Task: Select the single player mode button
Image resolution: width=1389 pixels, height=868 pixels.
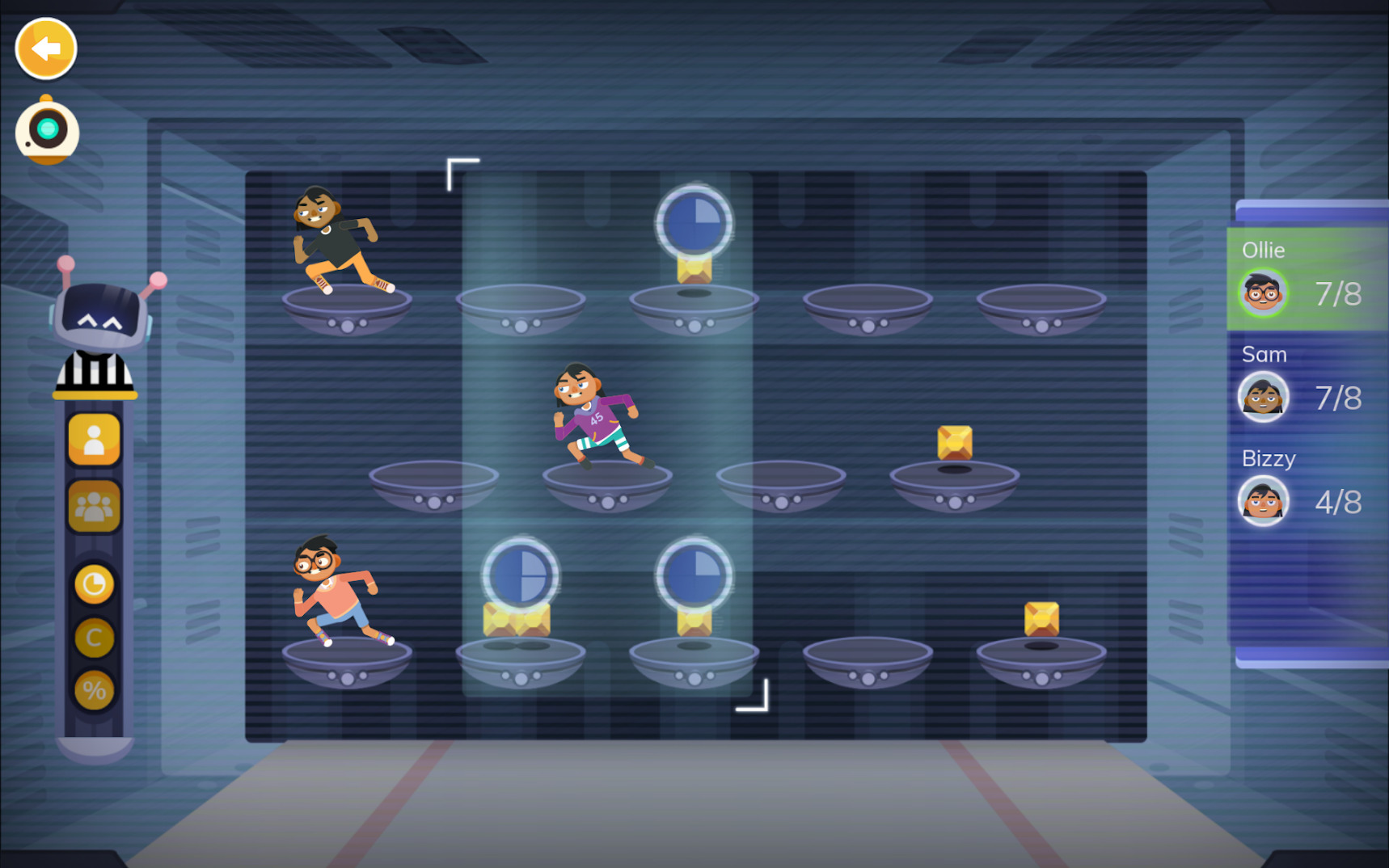Action: click(94, 439)
